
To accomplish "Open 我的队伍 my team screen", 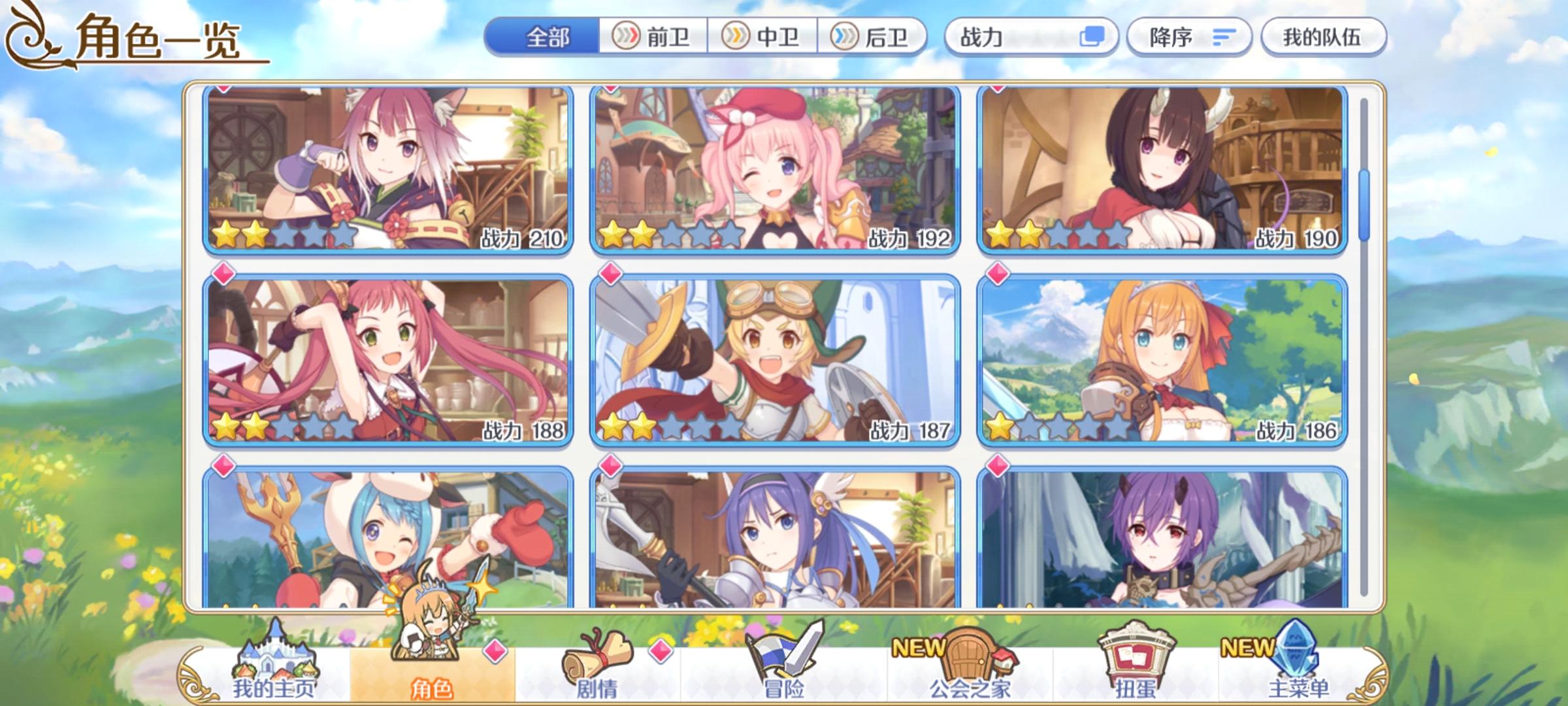I will pos(1326,37).
